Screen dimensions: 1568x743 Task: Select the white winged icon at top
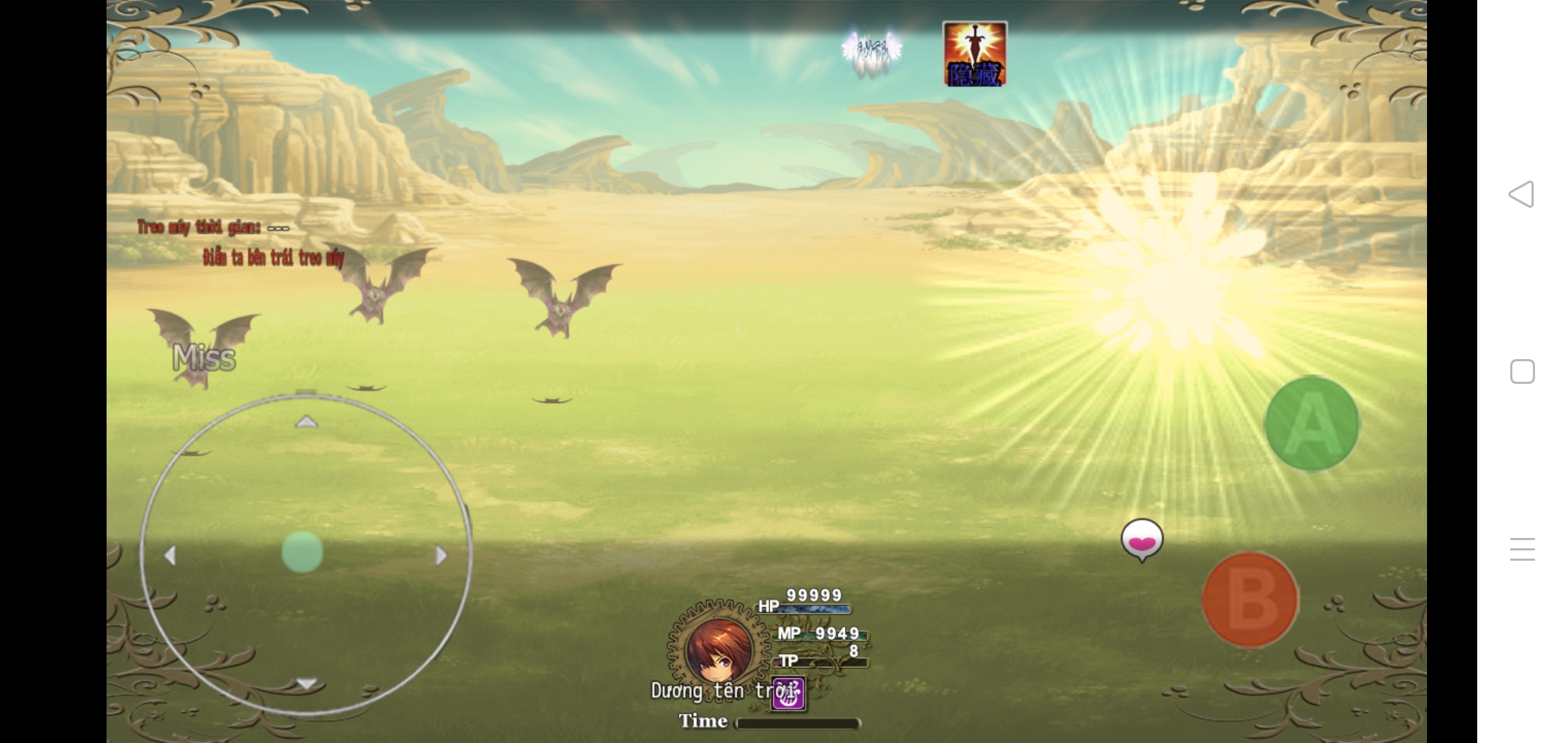872,51
